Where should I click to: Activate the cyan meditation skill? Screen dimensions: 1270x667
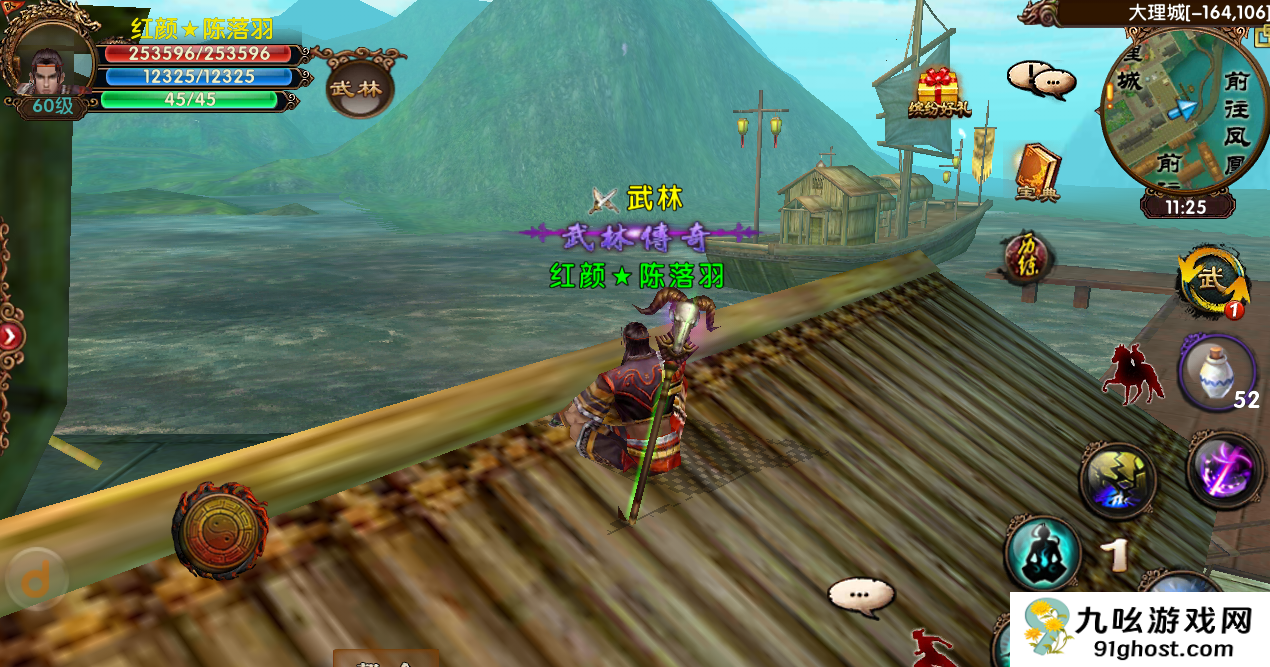tap(1043, 553)
